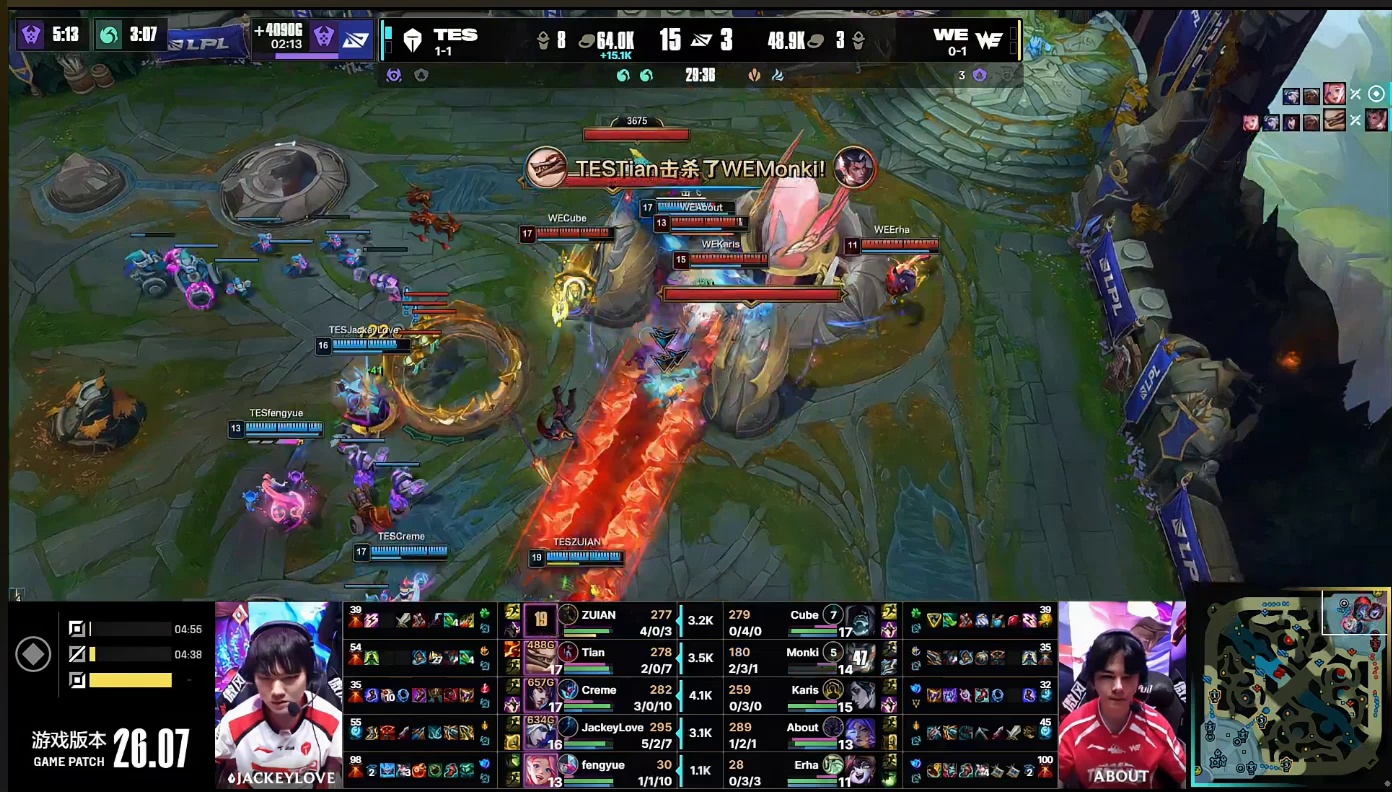
Task: Select Karis in the scoreboard
Action: click(804, 690)
